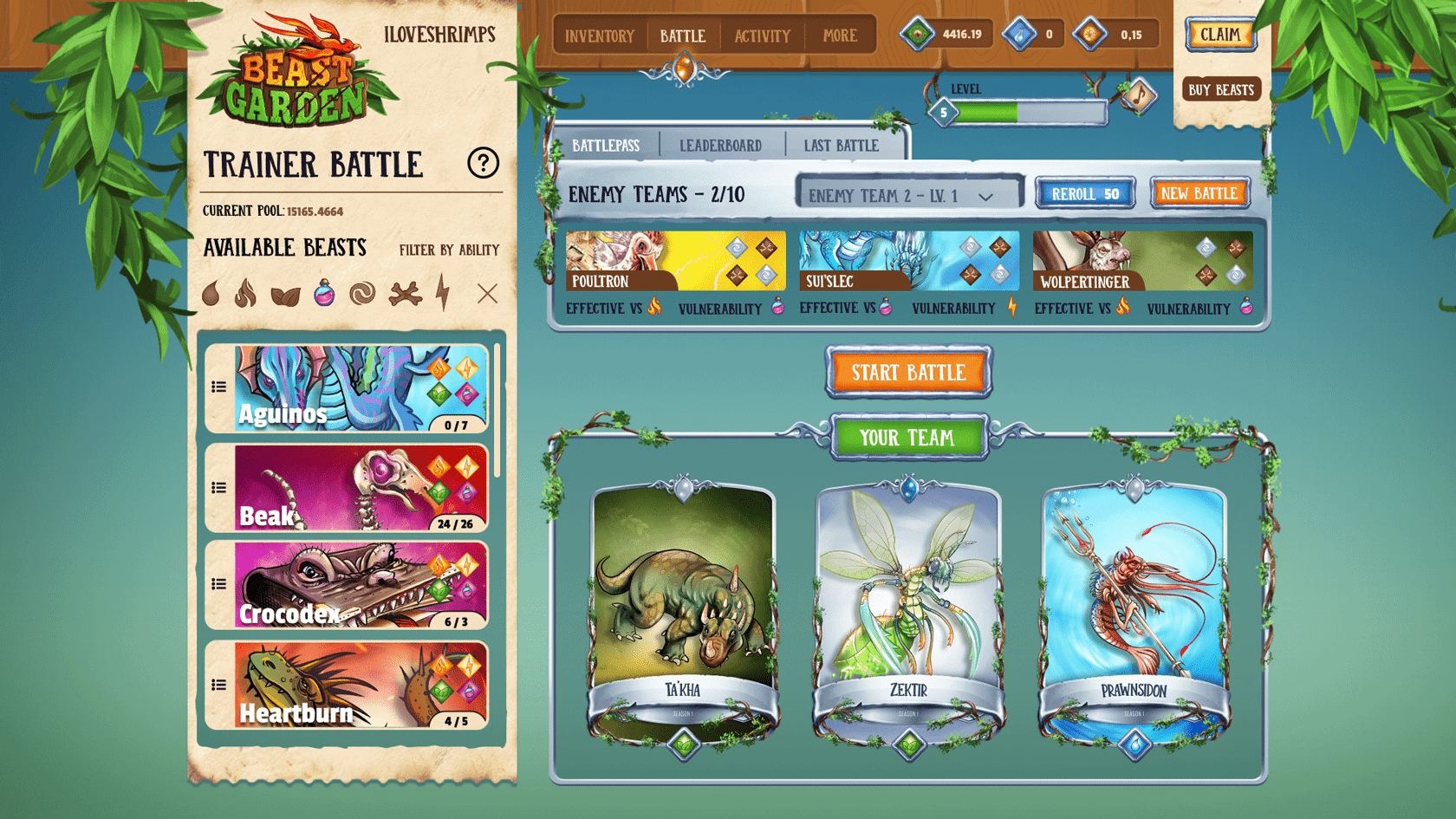Open the Trainer Battle help question mark
This screenshot has height=819, width=1456.
pyautogui.click(x=484, y=162)
